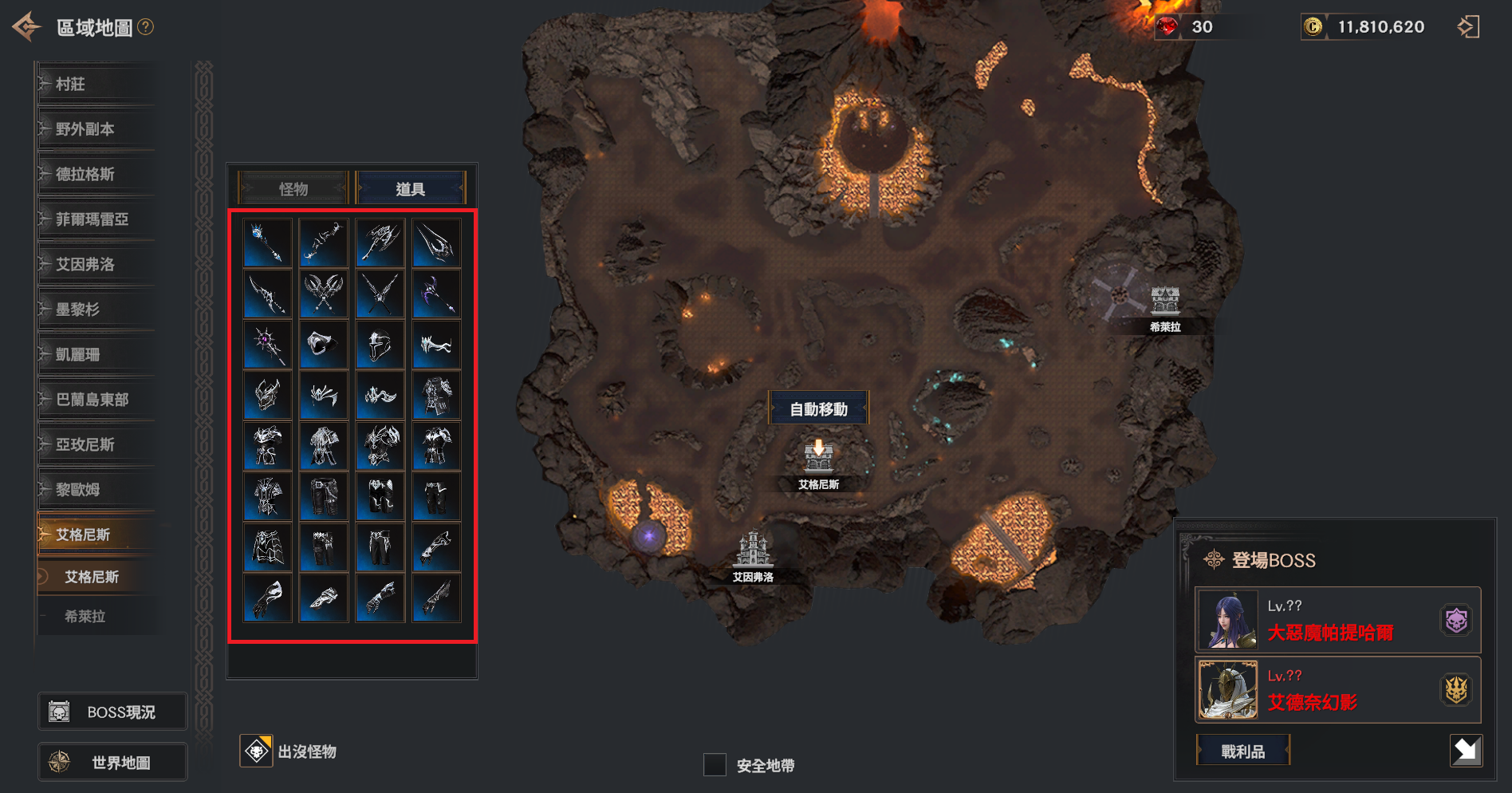This screenshot has height=793, width=1512.
Task: Select boss 大惡魔帕提哈爾 entry
Action: point(1337,621)
